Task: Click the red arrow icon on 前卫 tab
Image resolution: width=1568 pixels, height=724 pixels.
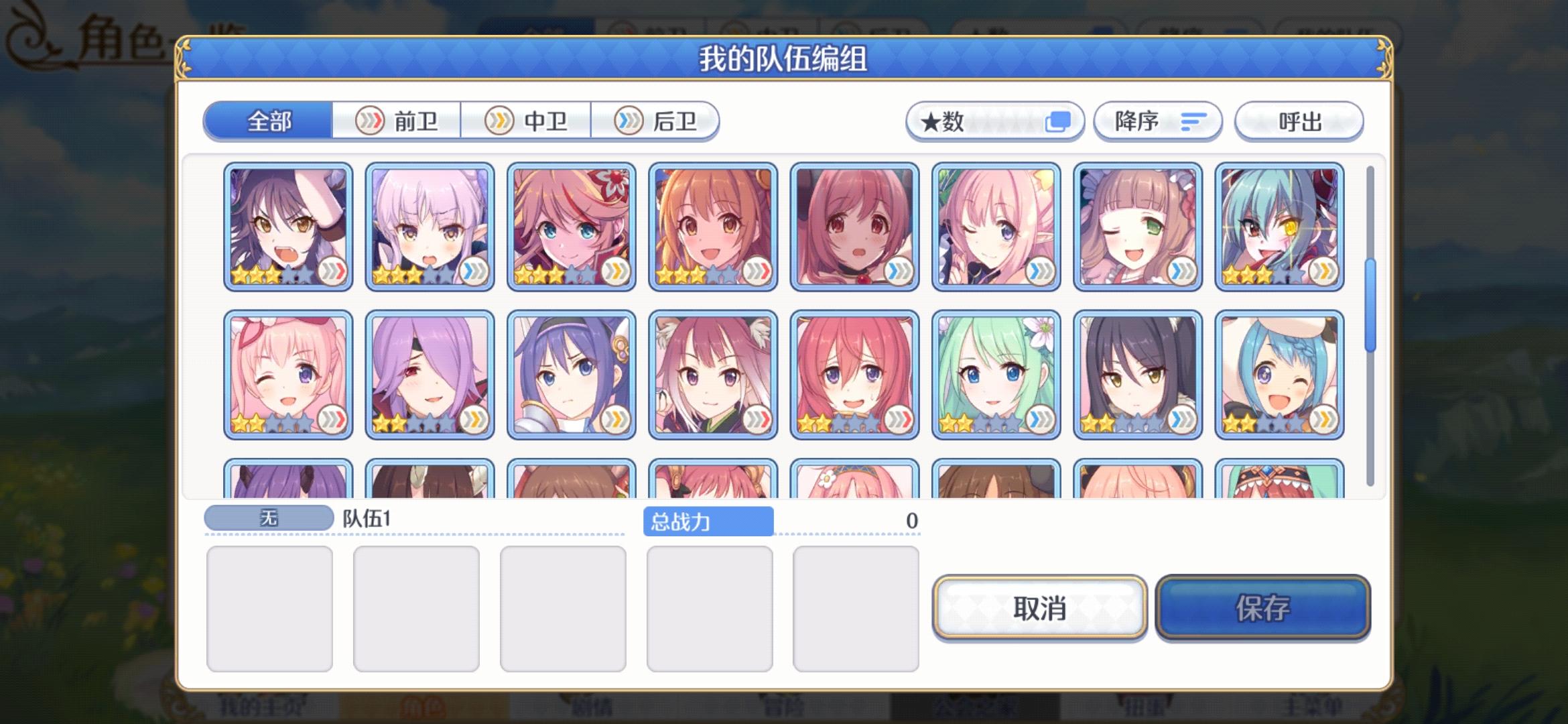Action: 371,121
